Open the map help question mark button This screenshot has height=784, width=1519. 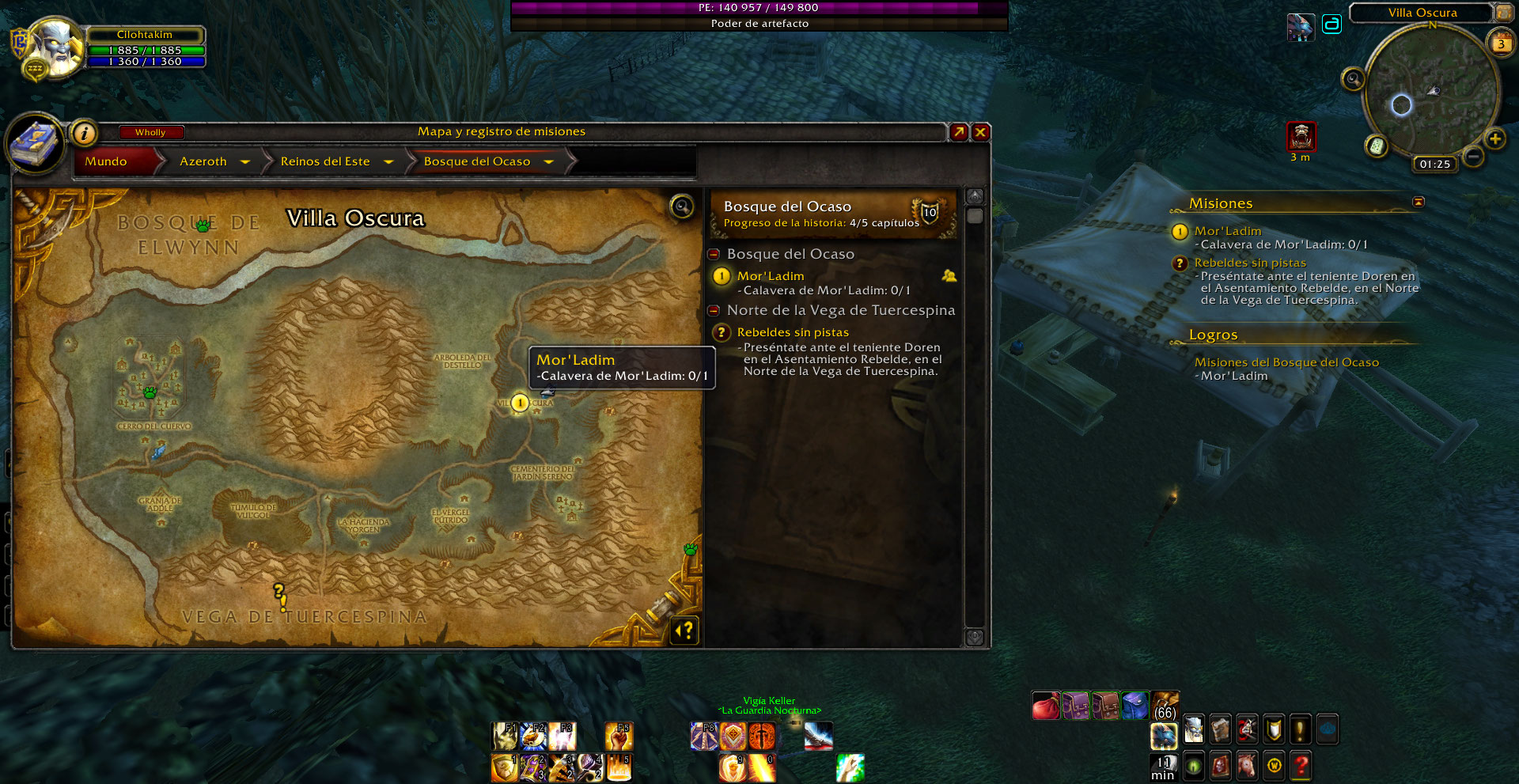click(x=685, y=630)
